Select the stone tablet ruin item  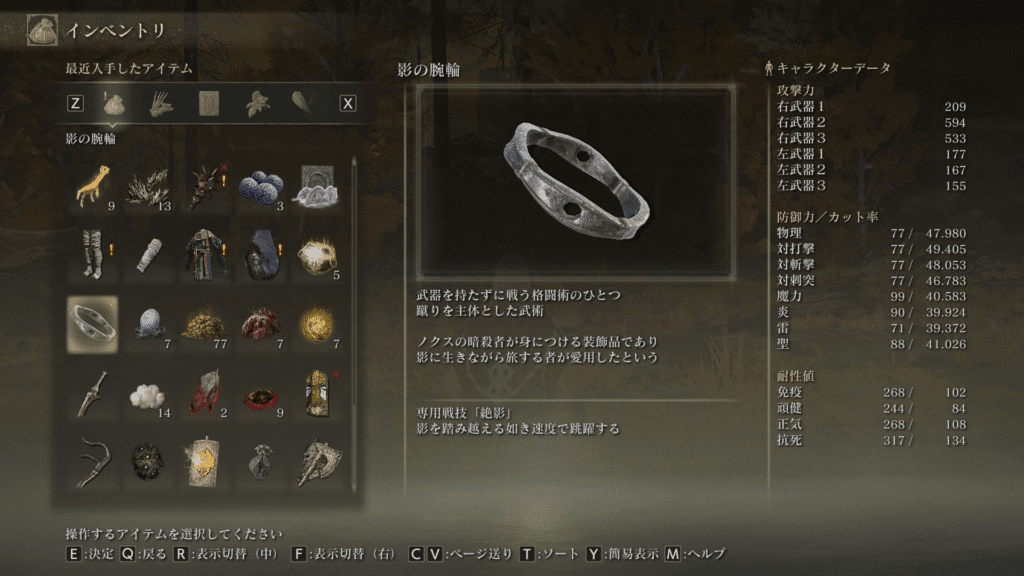tap(316, 188)
